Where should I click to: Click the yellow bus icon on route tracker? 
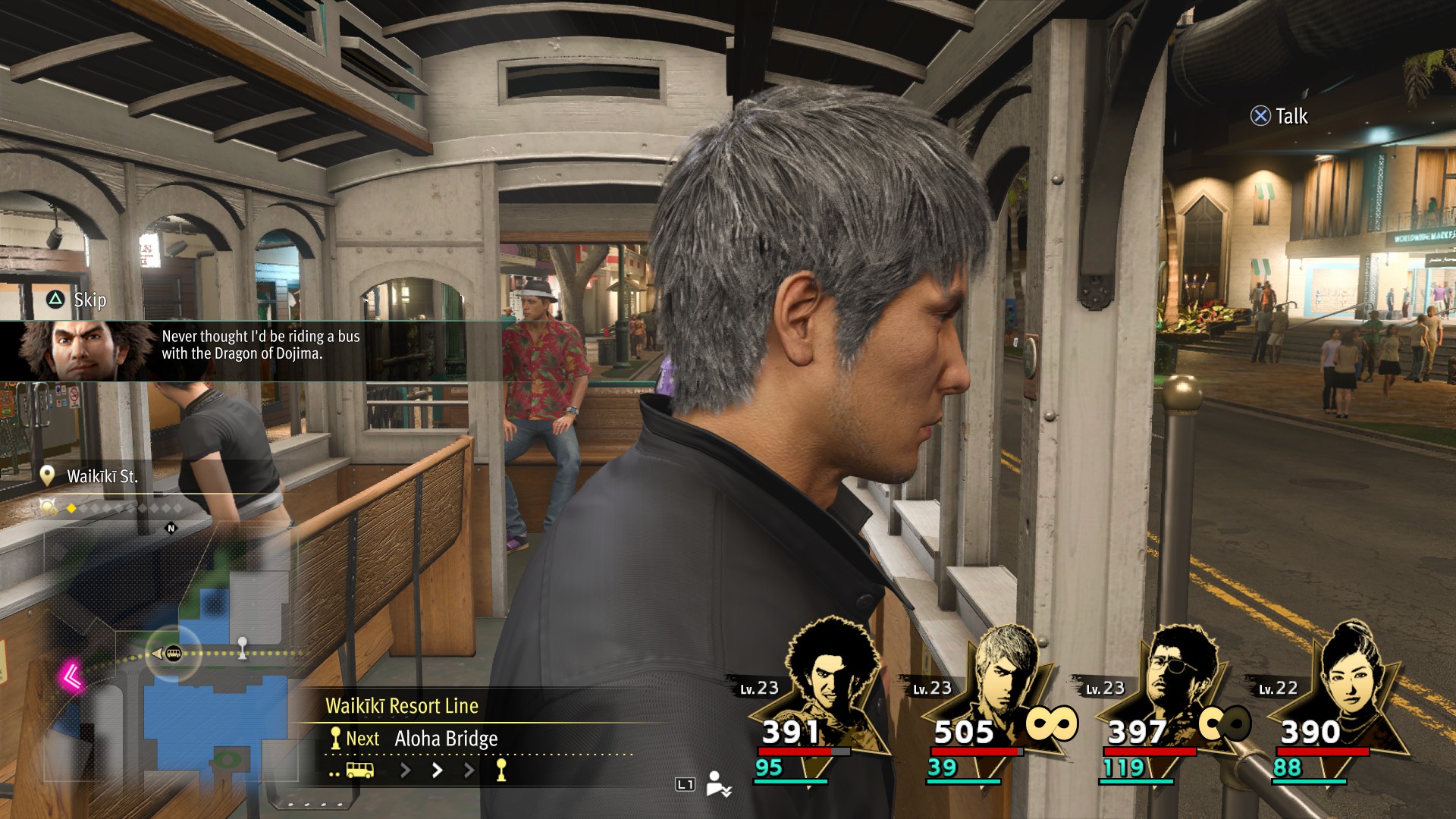pos(359,771)
